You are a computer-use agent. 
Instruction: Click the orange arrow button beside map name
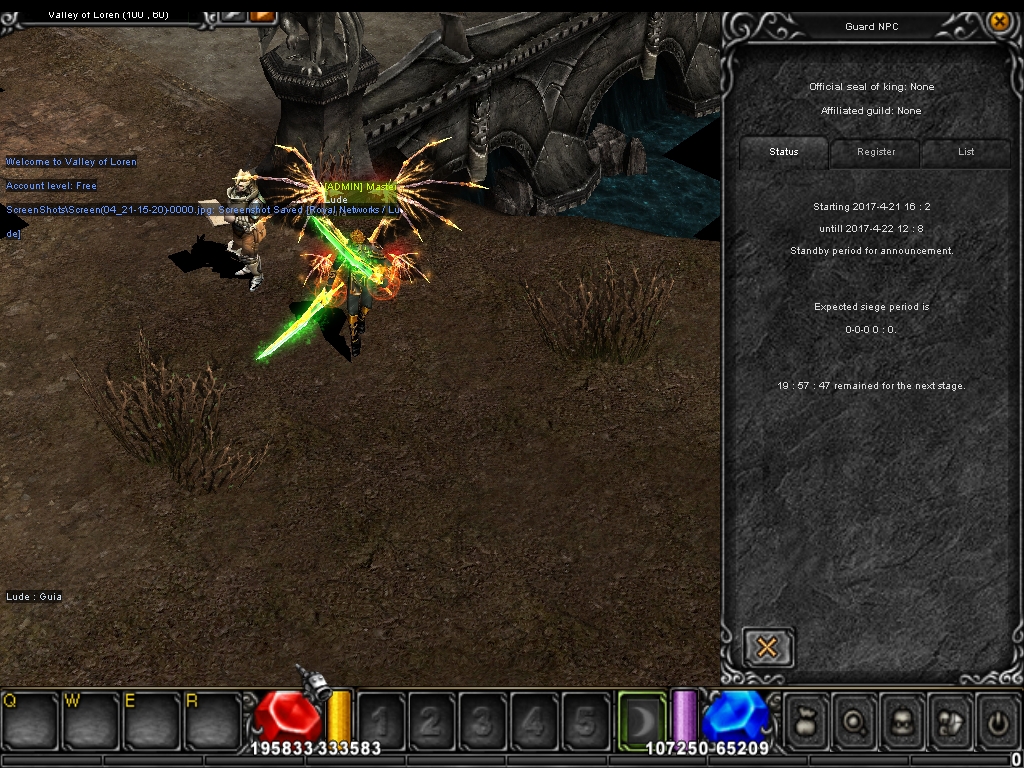(x=262, y=14)
